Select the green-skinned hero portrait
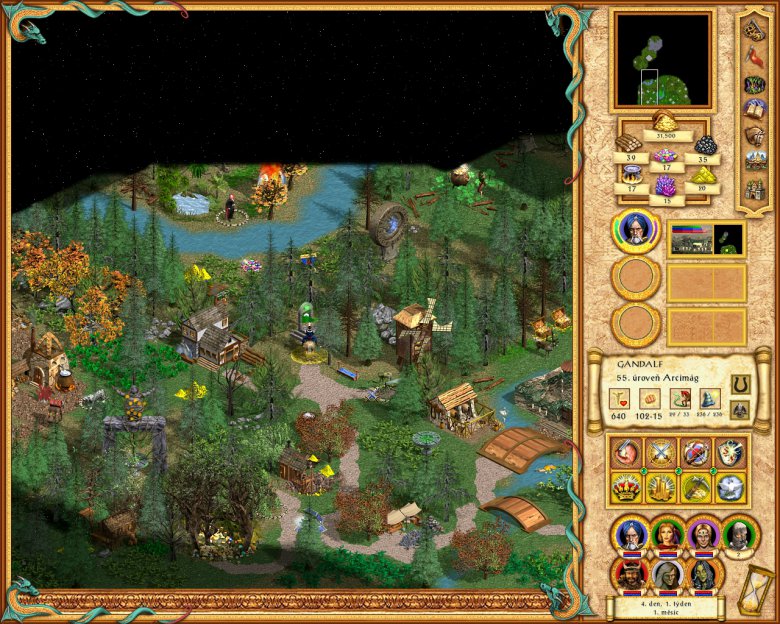The height and width of the screenshot is (624, 780). [x=703, y=573]
